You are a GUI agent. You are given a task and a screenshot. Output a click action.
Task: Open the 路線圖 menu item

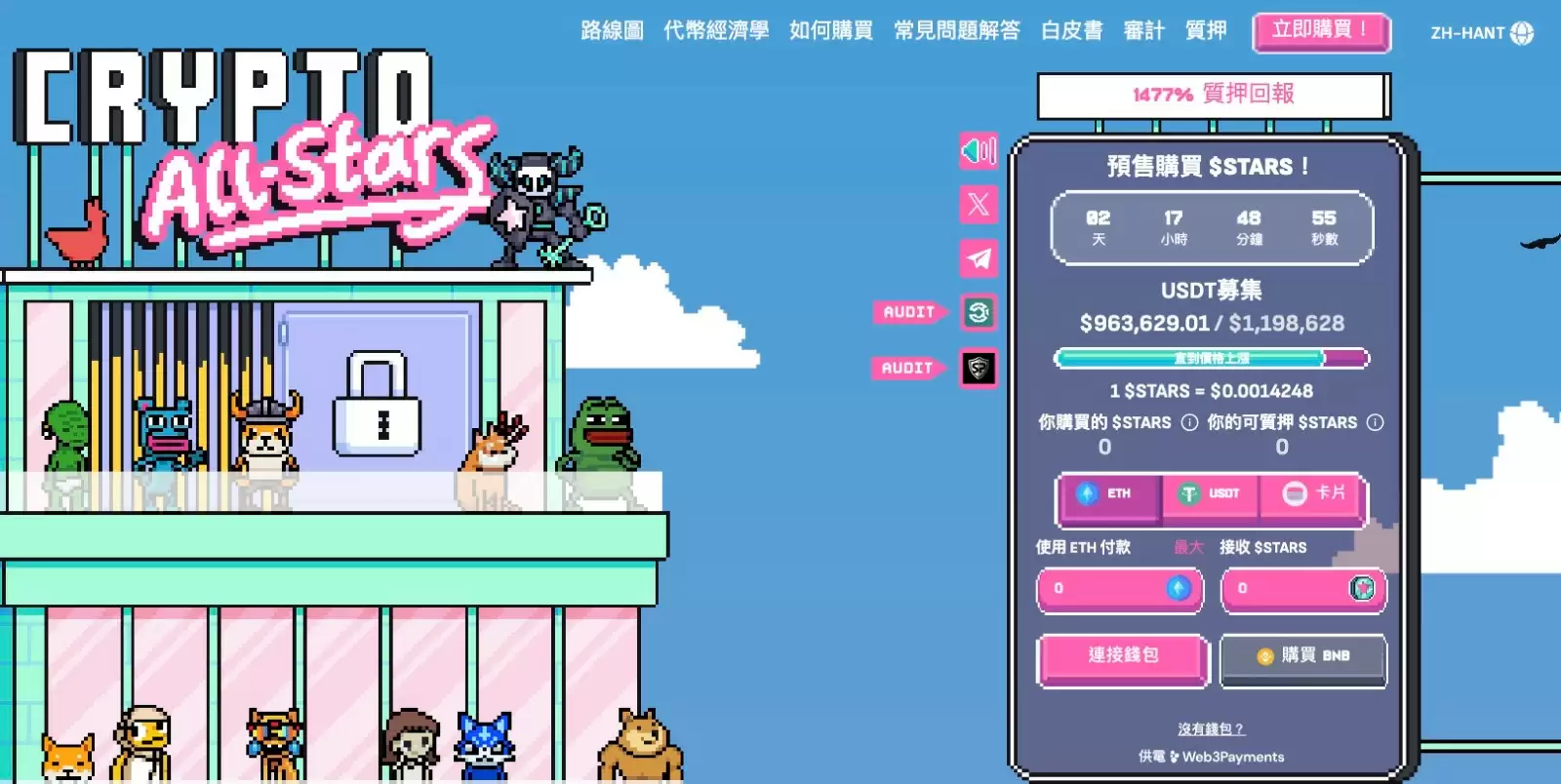point(613,30)
